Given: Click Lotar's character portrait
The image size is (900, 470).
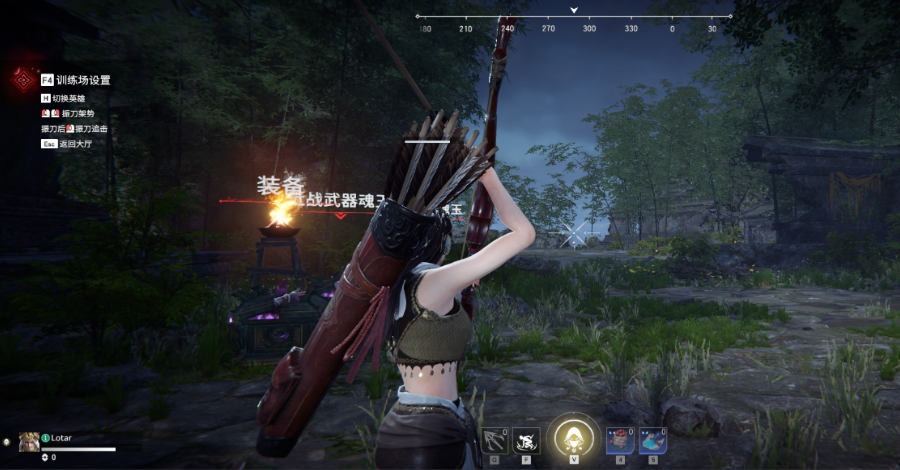Looking at the screenshot, I should [x=29, y=441].
